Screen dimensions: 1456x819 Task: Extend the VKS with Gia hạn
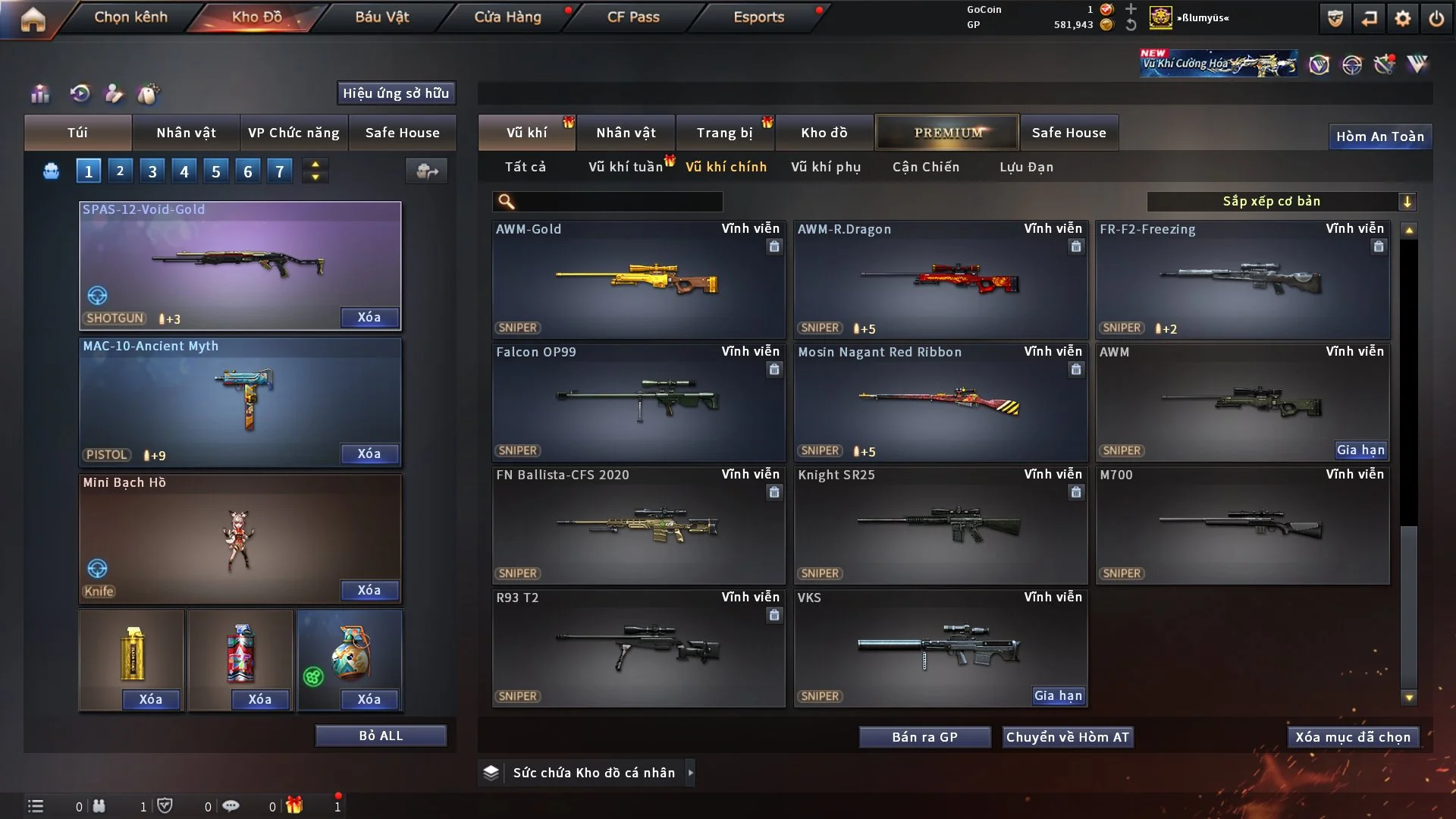tap(1059, 695)
